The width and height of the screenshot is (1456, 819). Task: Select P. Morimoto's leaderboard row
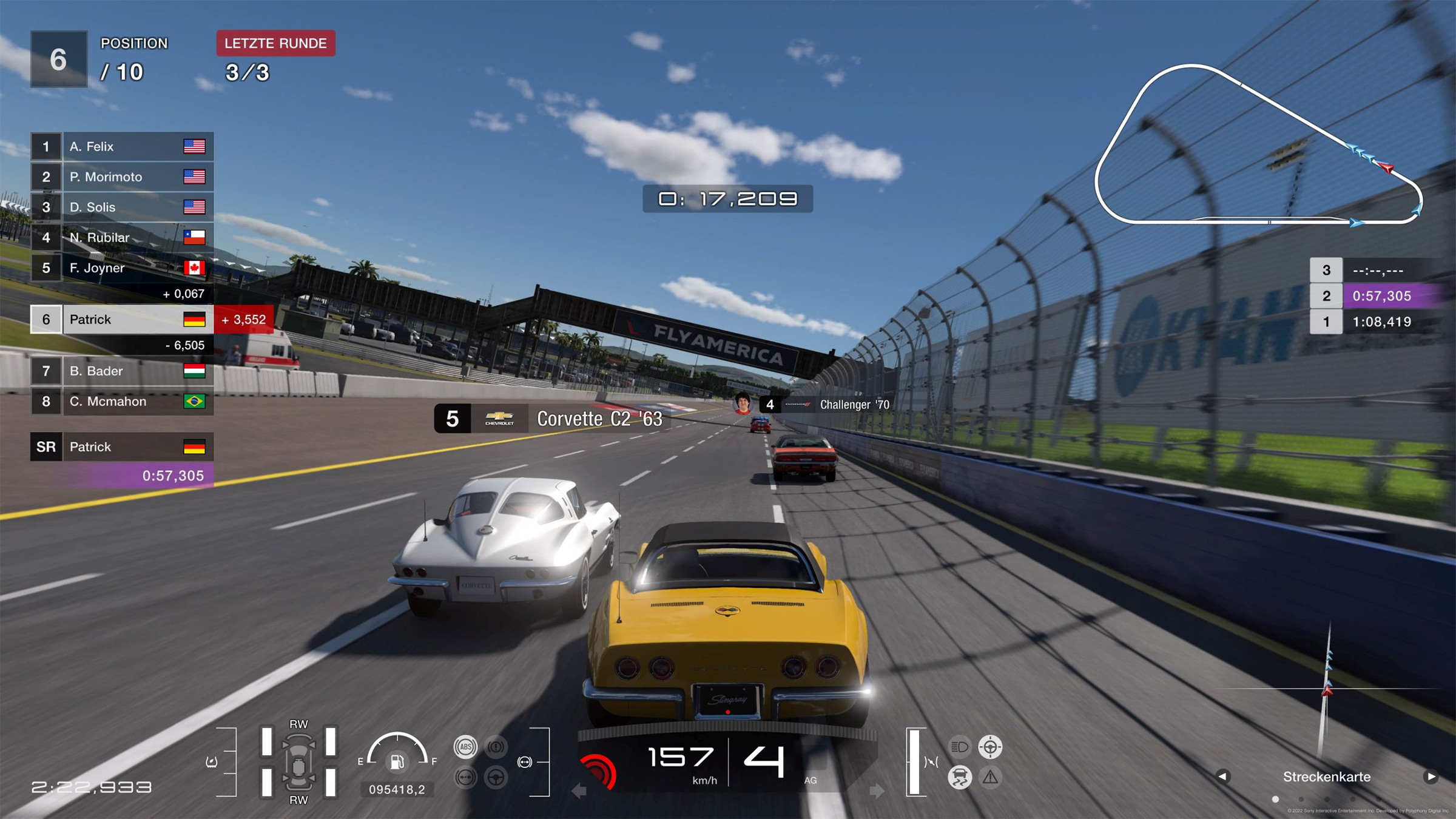122,177
